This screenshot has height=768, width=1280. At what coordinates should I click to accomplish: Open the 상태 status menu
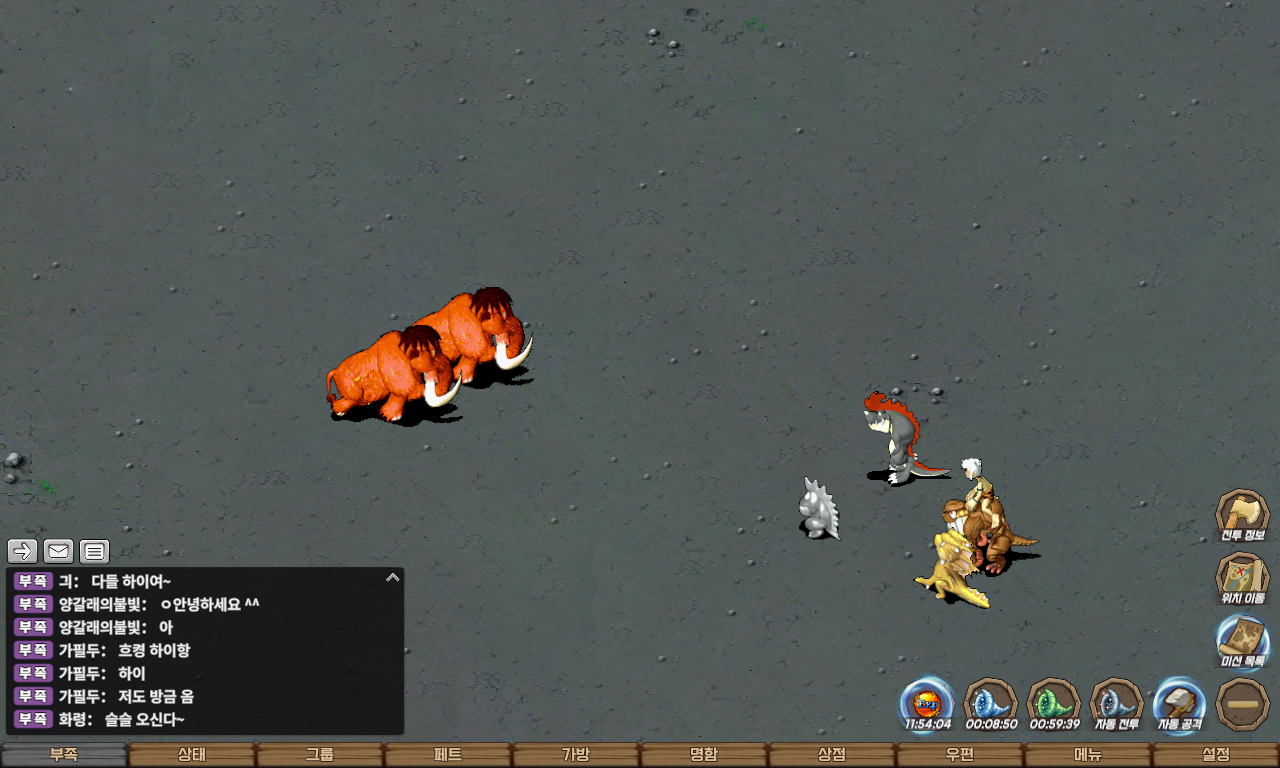192,755
